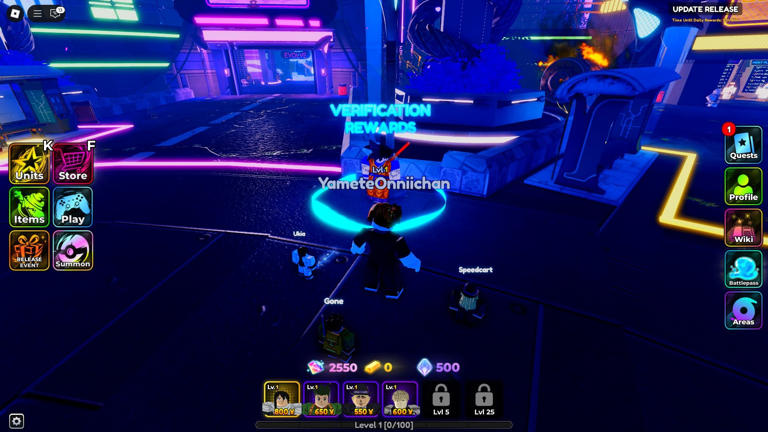Open the Areas portal menu
Viewport: 768px width, 432px height.
pos(743,312)
